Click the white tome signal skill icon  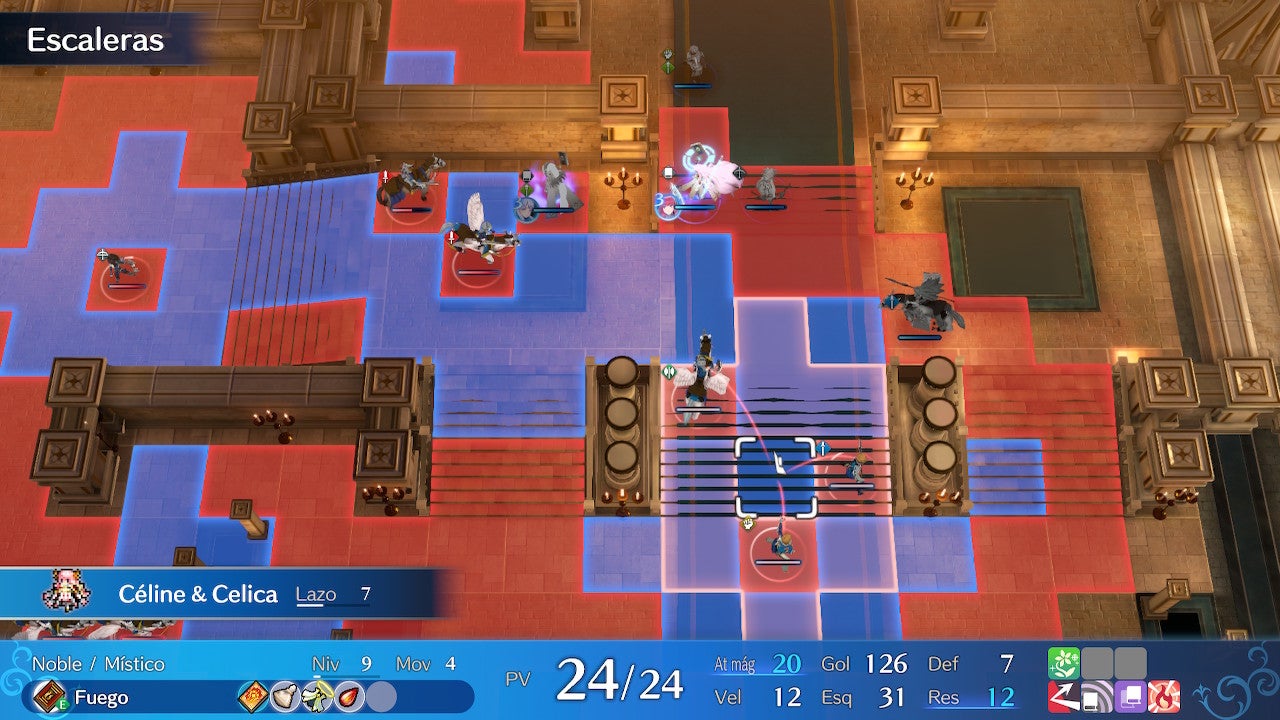[x=1096, y=697]
